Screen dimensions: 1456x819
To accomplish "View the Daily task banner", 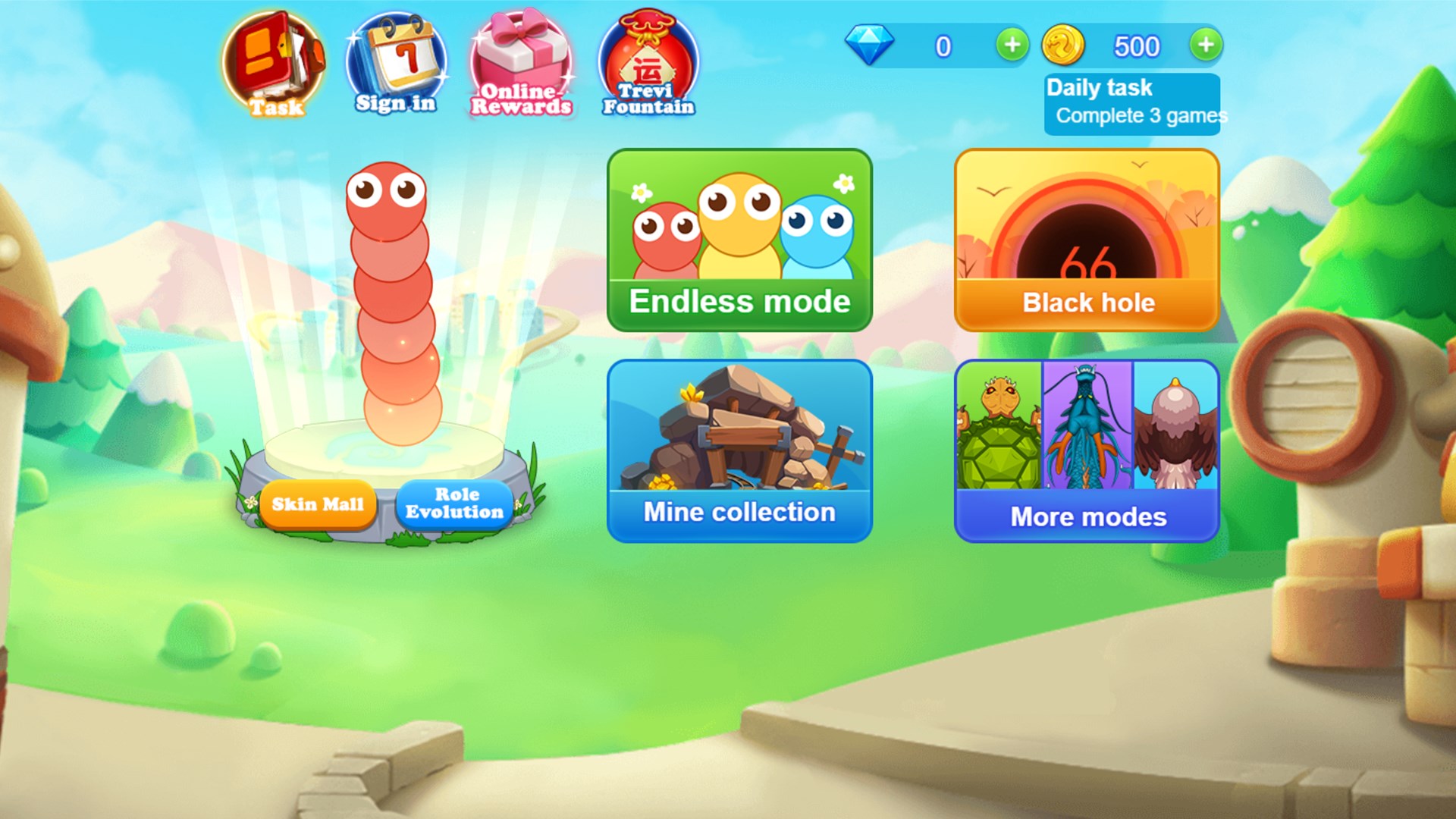I will click(1132, 103).
